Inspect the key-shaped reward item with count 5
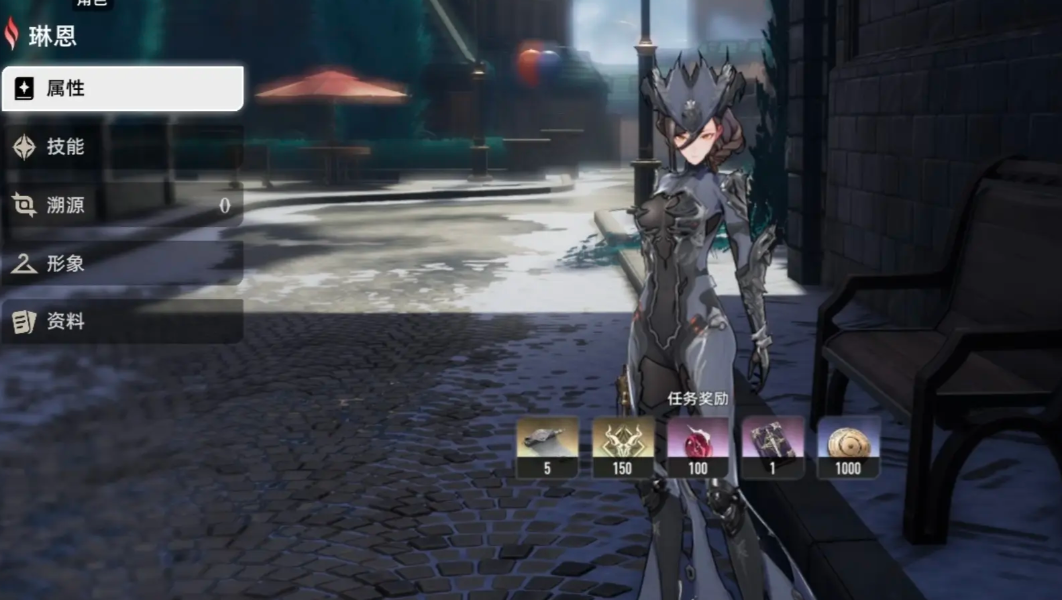 coord(547,441)
